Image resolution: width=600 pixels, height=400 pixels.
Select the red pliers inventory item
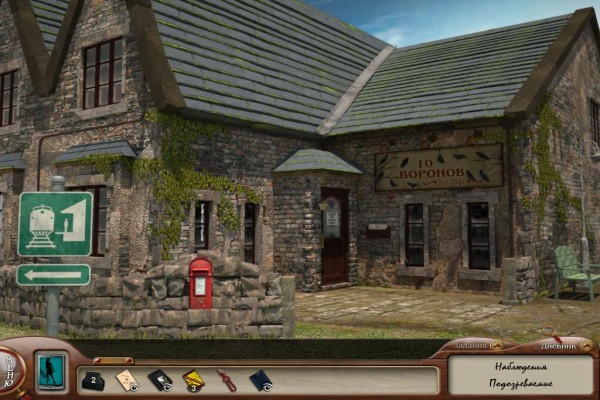[x=227, y=380]
